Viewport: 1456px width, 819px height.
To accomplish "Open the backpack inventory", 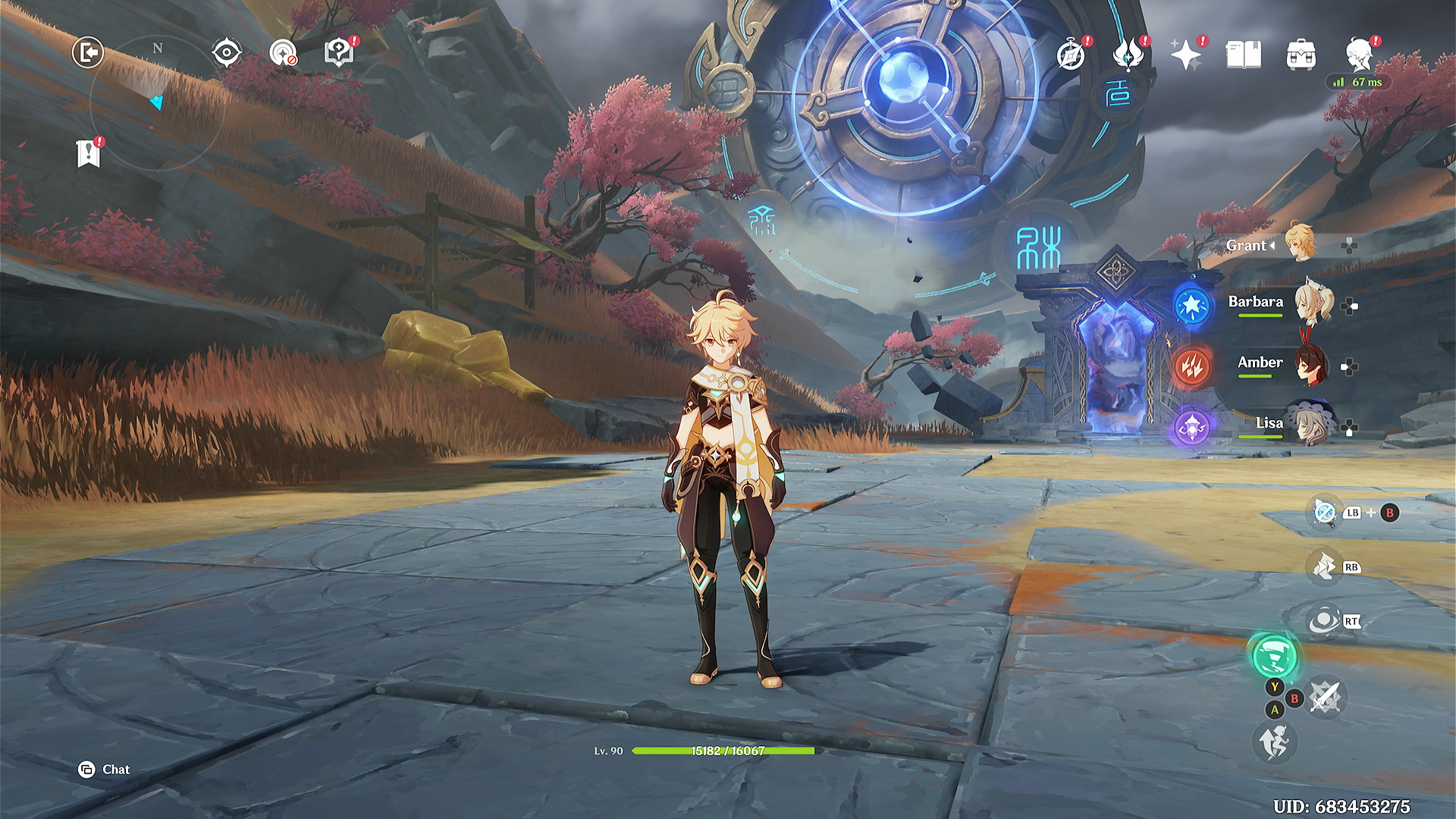I will point(1301,55).
